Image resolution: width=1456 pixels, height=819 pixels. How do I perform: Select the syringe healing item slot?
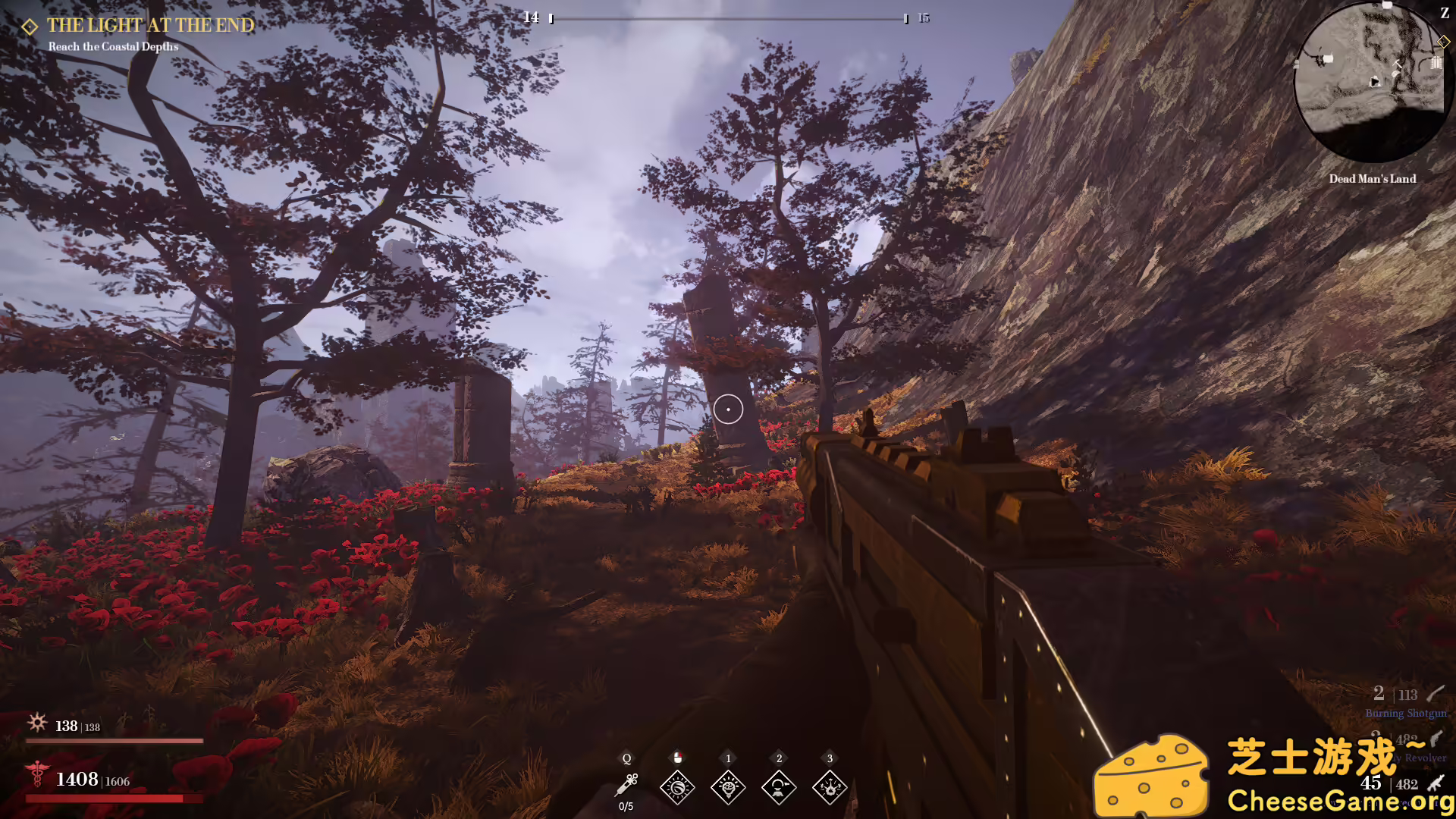coord(626,786)
